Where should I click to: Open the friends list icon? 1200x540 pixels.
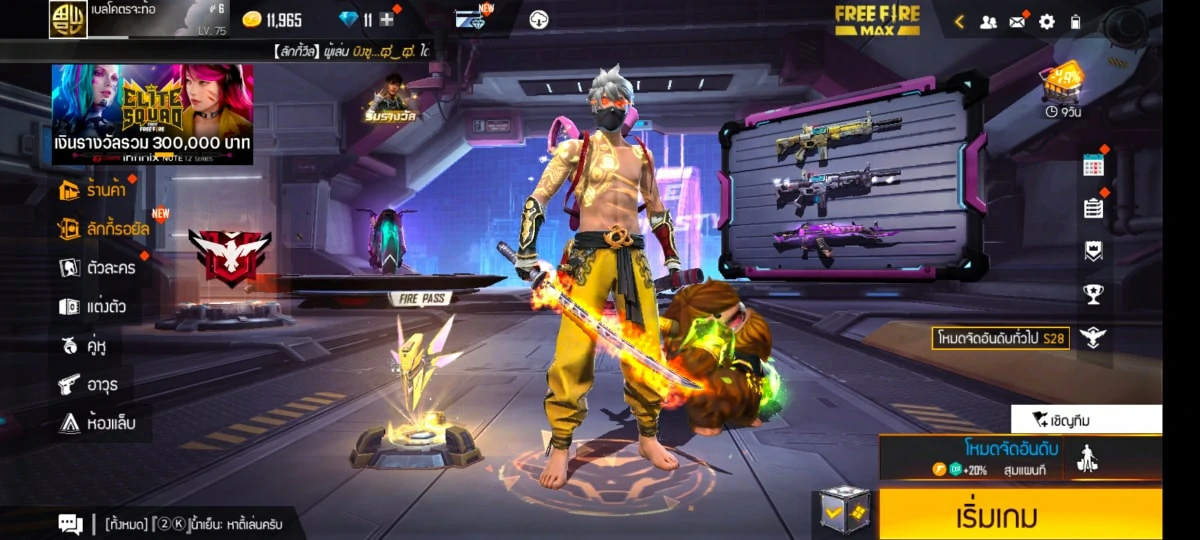(988, 21)
